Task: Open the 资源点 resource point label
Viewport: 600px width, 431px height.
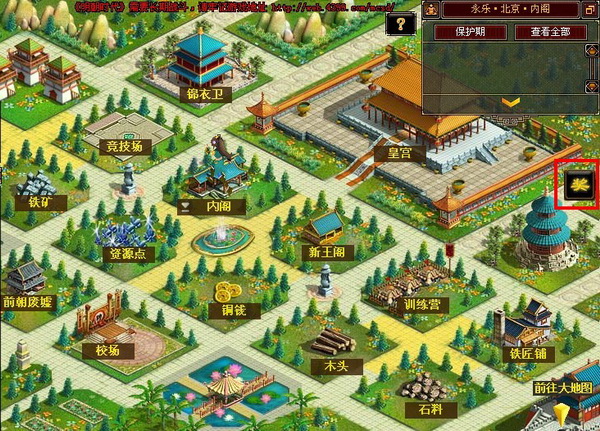Action: (x=126, y=254)
